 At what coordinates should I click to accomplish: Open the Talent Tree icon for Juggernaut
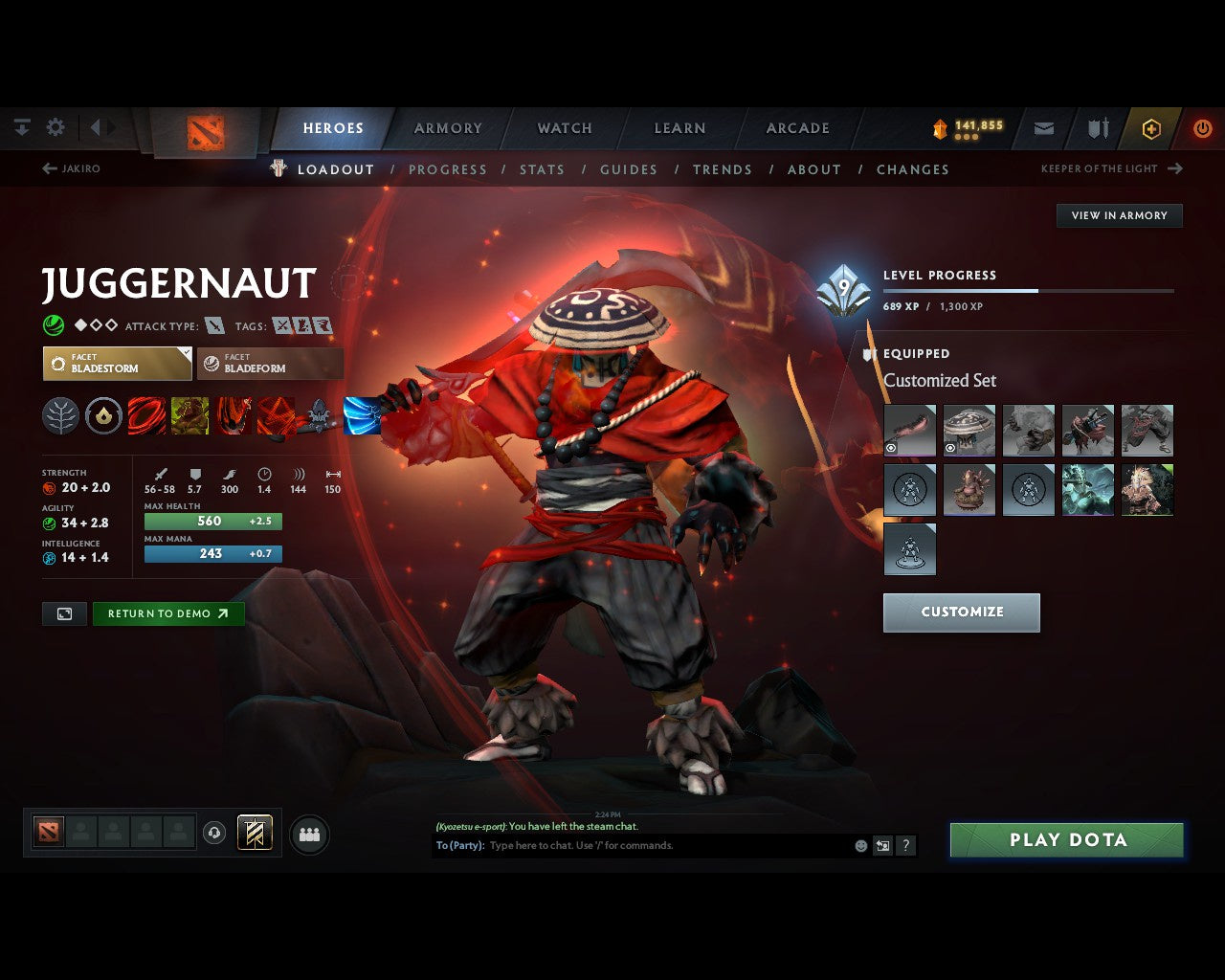coord(60,414)
